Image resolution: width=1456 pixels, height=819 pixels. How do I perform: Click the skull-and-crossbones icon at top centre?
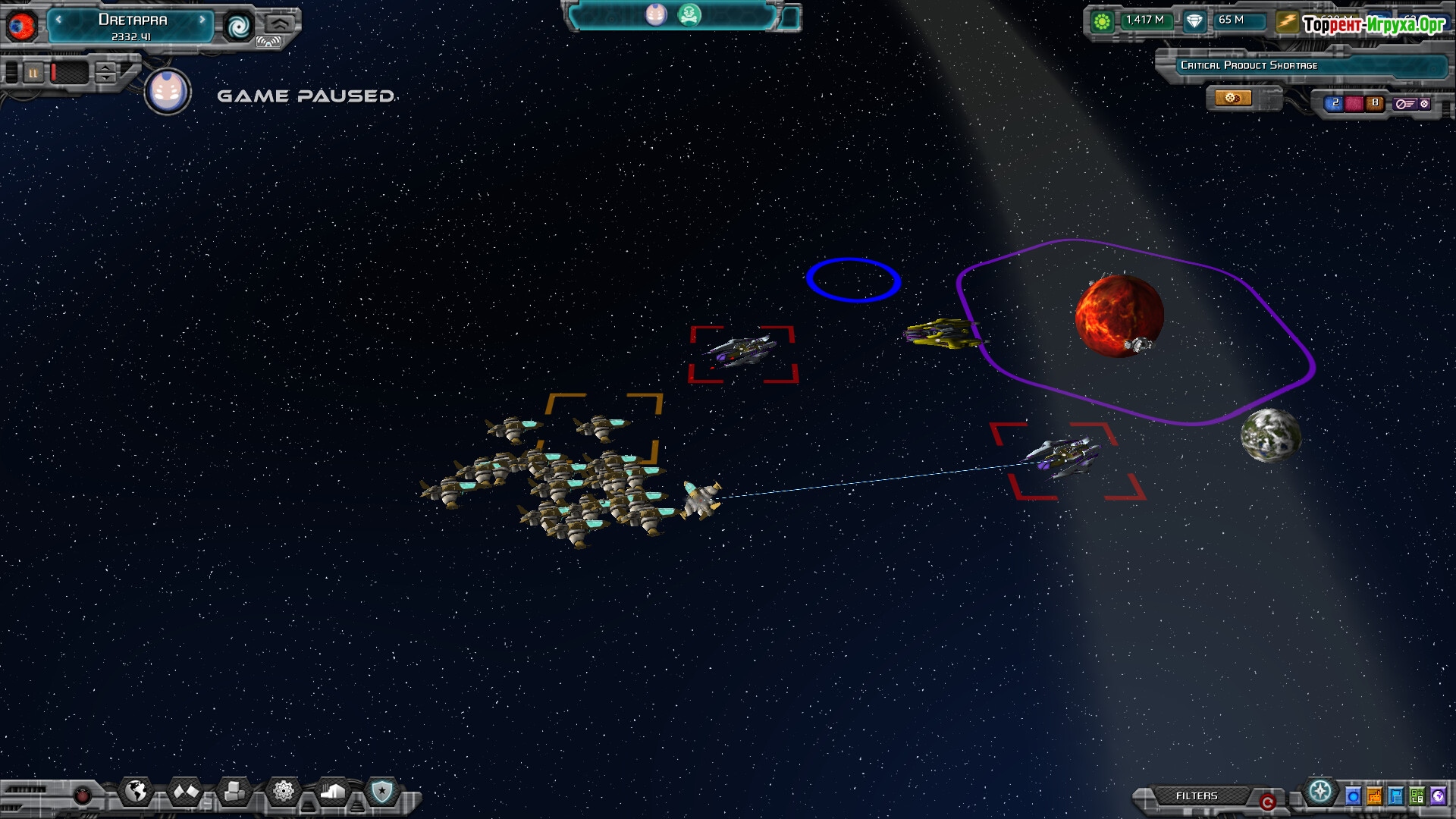(x=689, y=14)
